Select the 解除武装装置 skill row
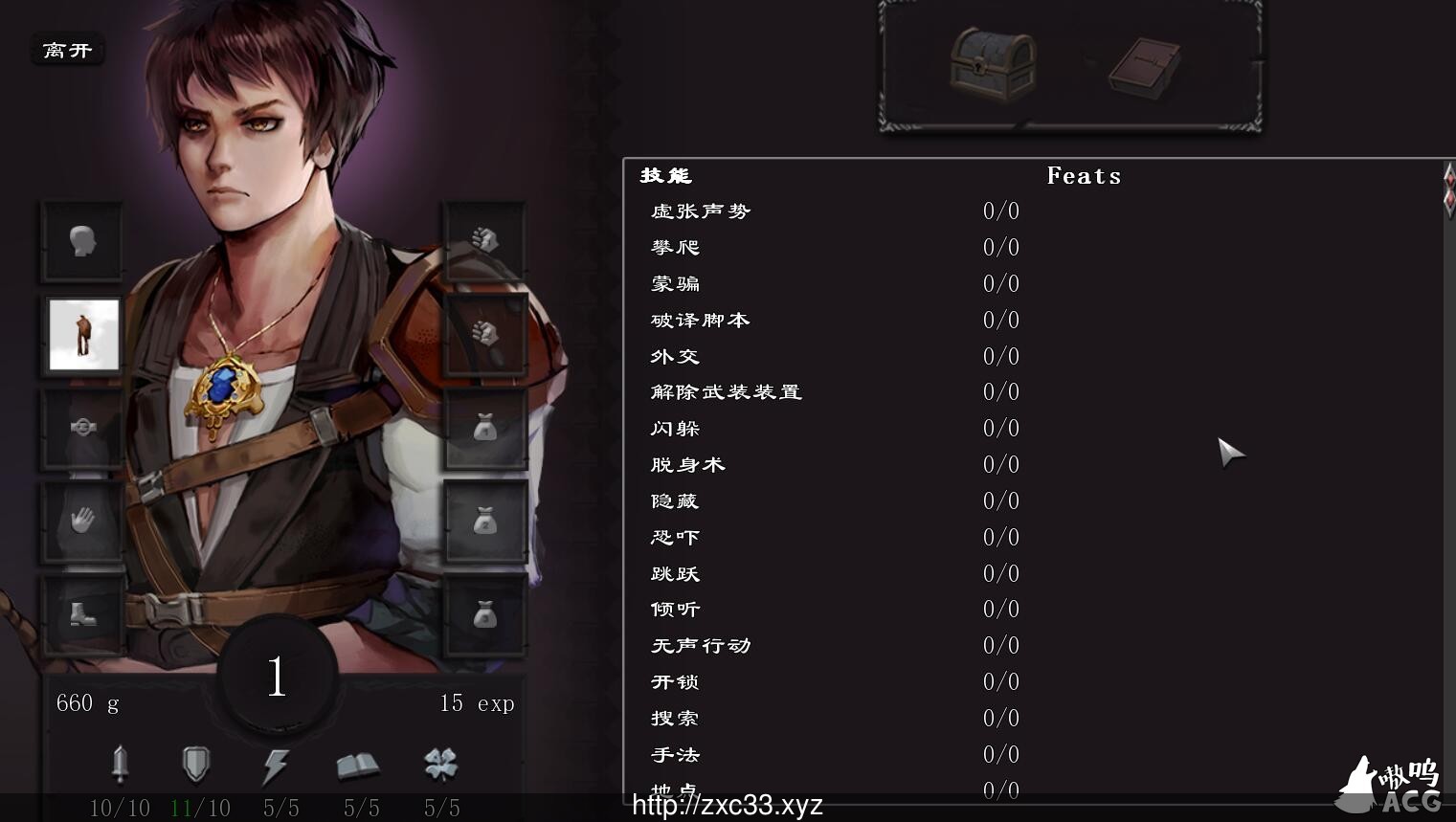Image resolution: width=1456 pixels, height=822 pixels. click(x=726, y=392)
